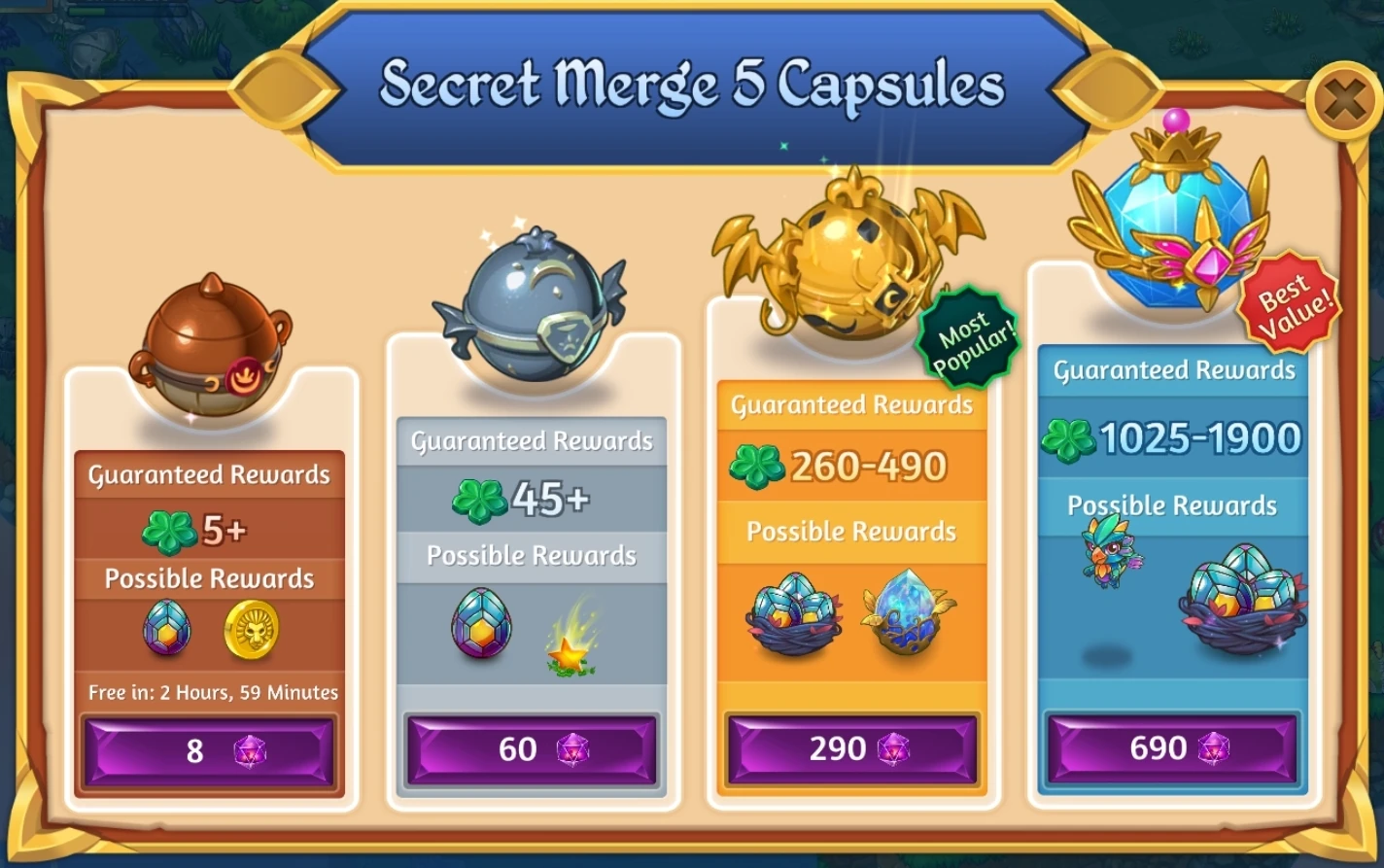Click the Most Popular badge
Screen dimensions: 1384x868
coord(970,333)
